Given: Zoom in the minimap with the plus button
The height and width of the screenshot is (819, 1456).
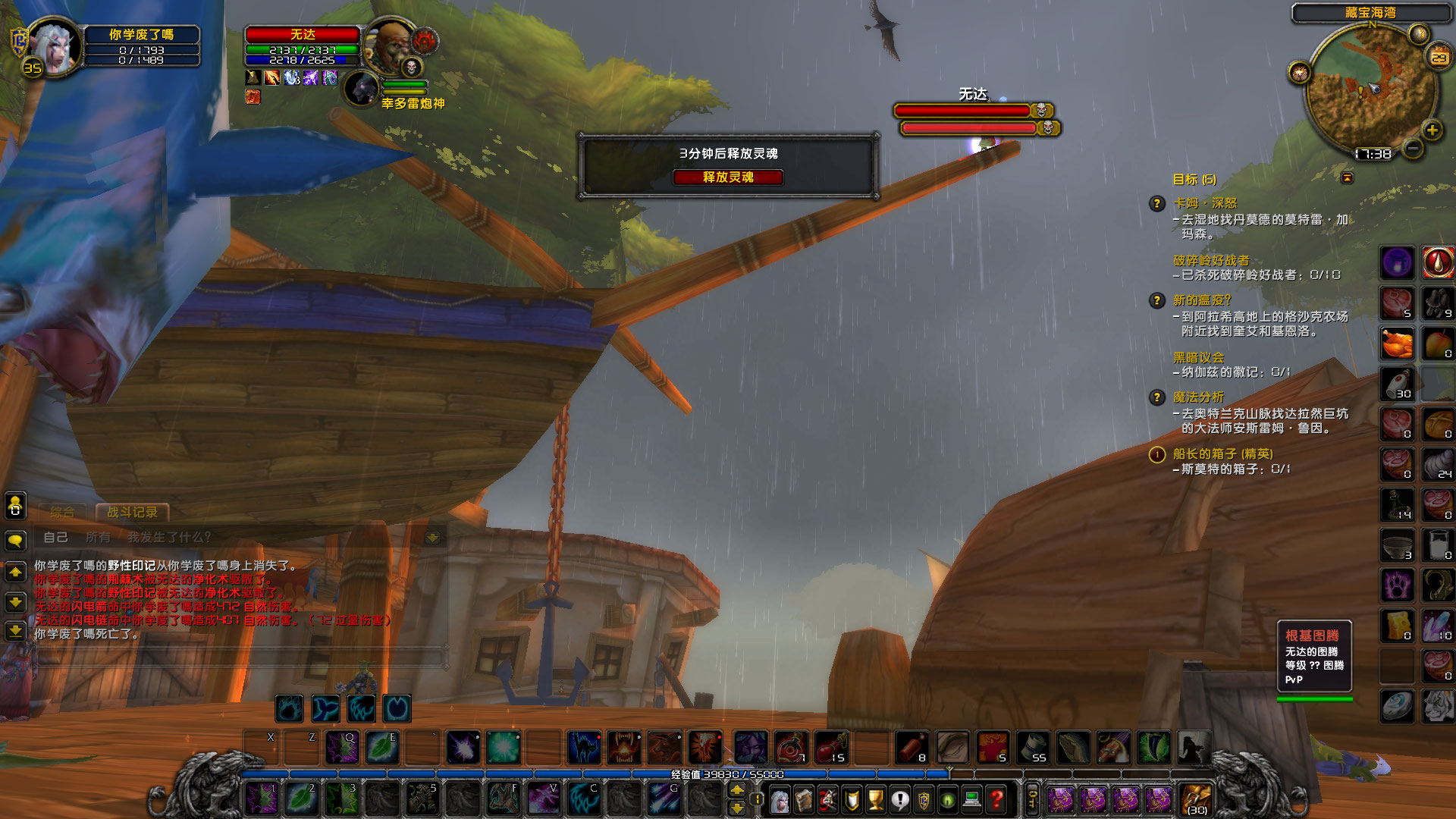Looking at the screenshot, I should click(1432, 130).
